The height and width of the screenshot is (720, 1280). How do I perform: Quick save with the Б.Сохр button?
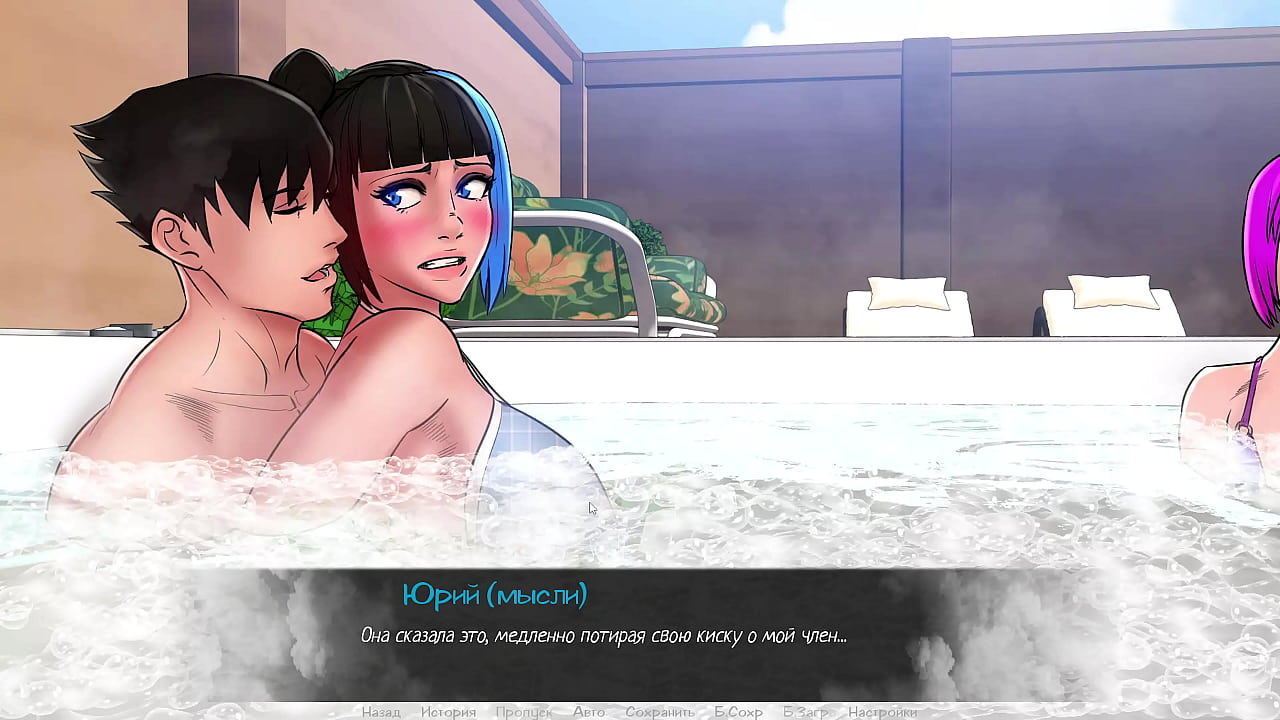[x=738, y=712]
